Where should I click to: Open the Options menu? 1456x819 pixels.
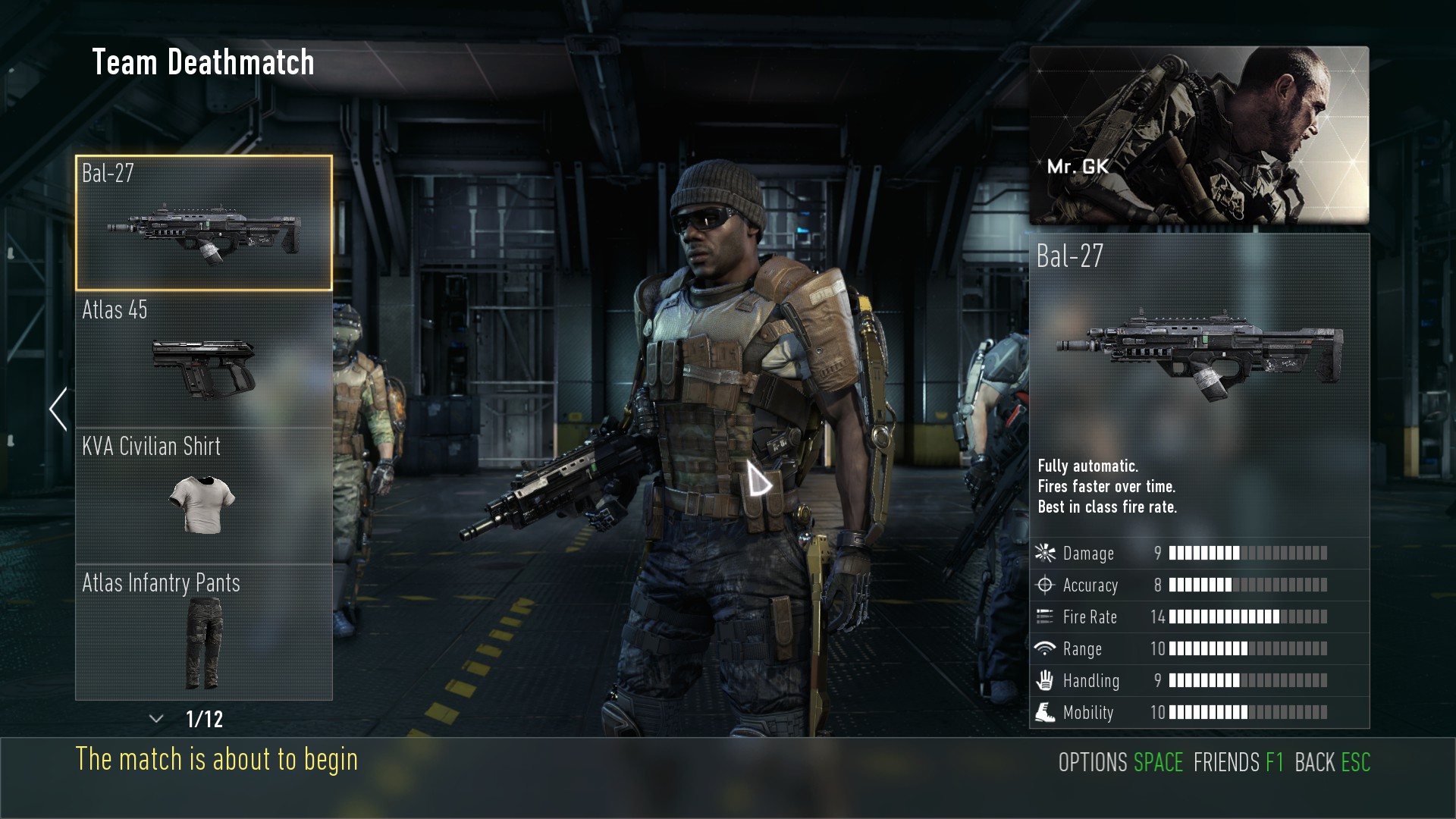click(x=1120, y=762)
